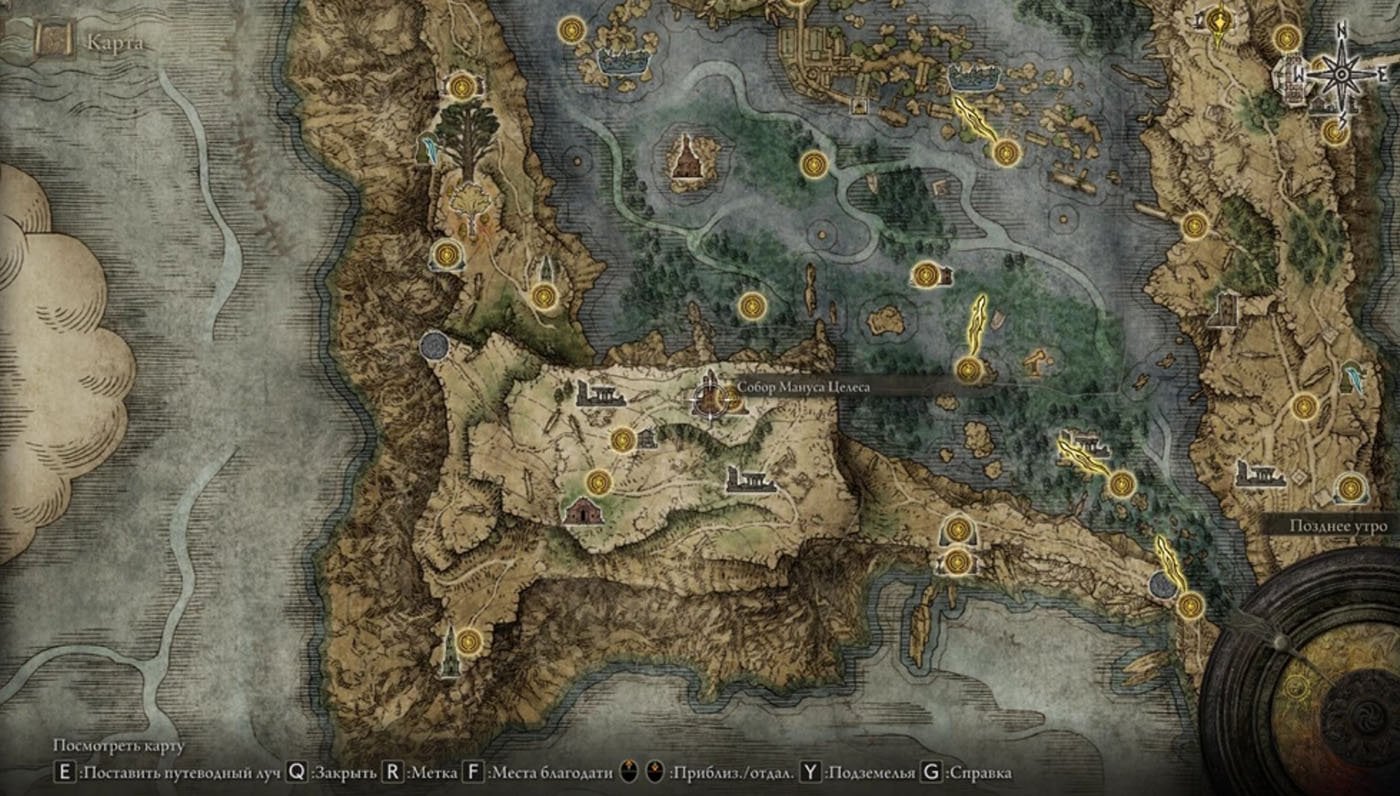Select the Собор Мануса Целеса grace marker

click(x=730, y=399)
